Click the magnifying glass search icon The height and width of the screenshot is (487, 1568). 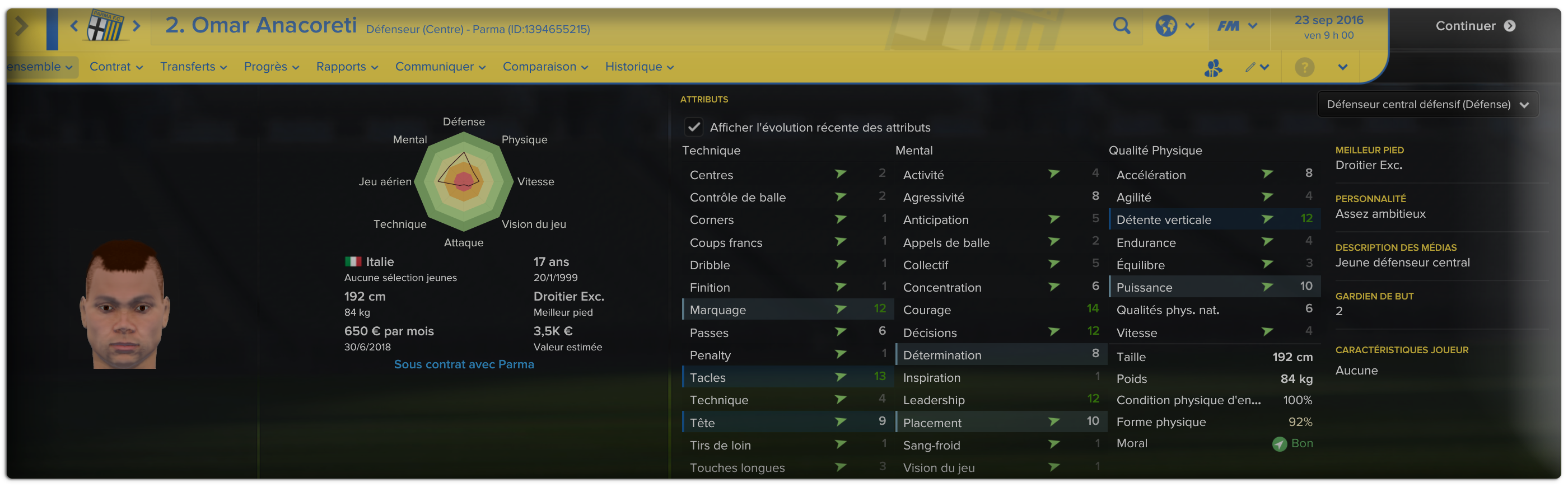pyautogui.click(x=1121, y=26)
